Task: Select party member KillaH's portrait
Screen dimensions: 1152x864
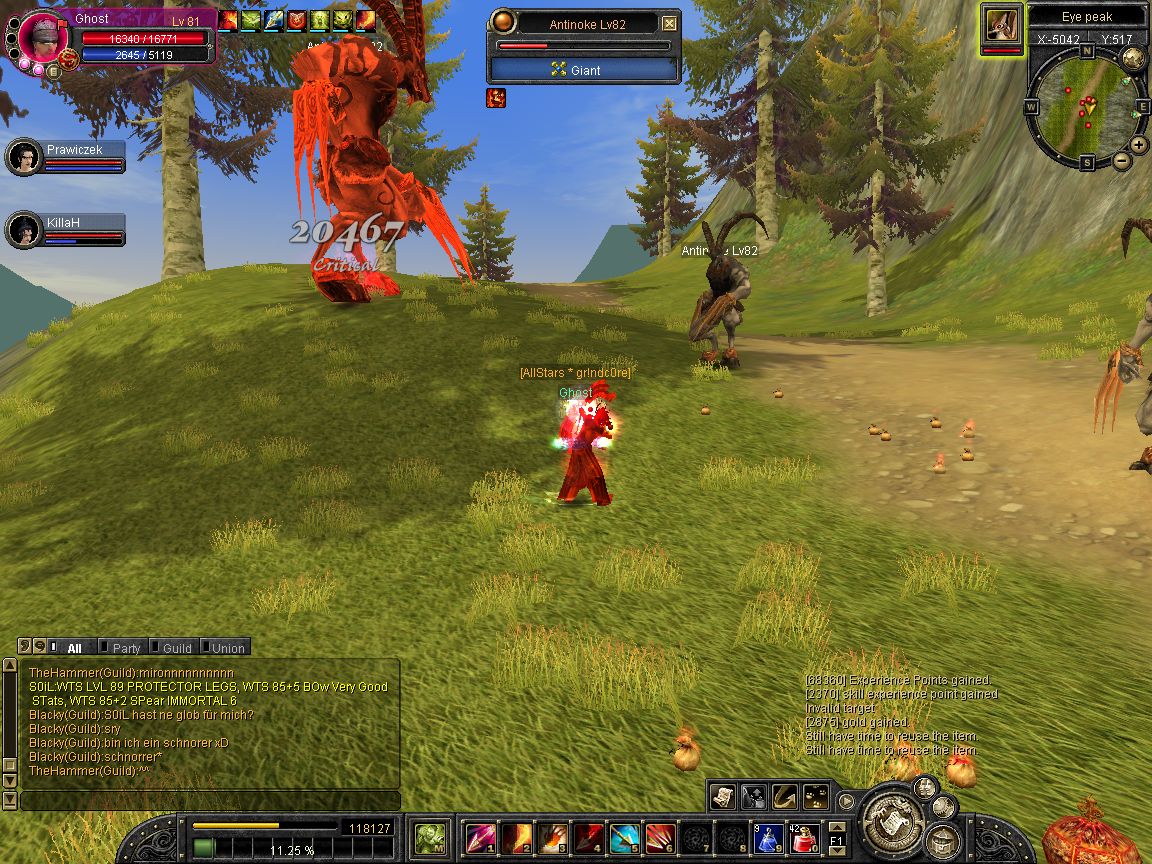Action: coord(24,230)
